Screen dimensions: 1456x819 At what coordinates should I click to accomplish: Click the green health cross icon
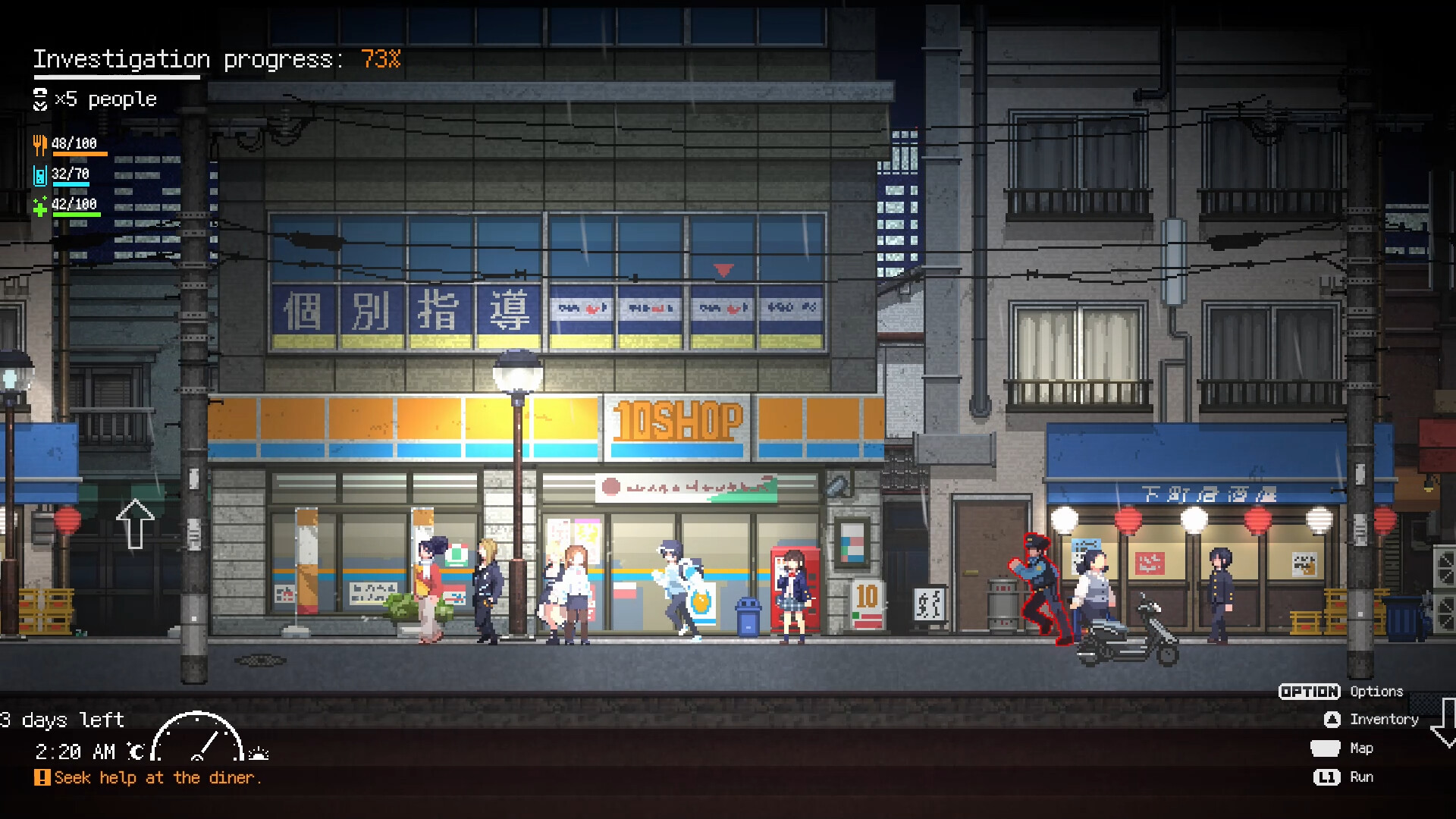coord(39,205)
